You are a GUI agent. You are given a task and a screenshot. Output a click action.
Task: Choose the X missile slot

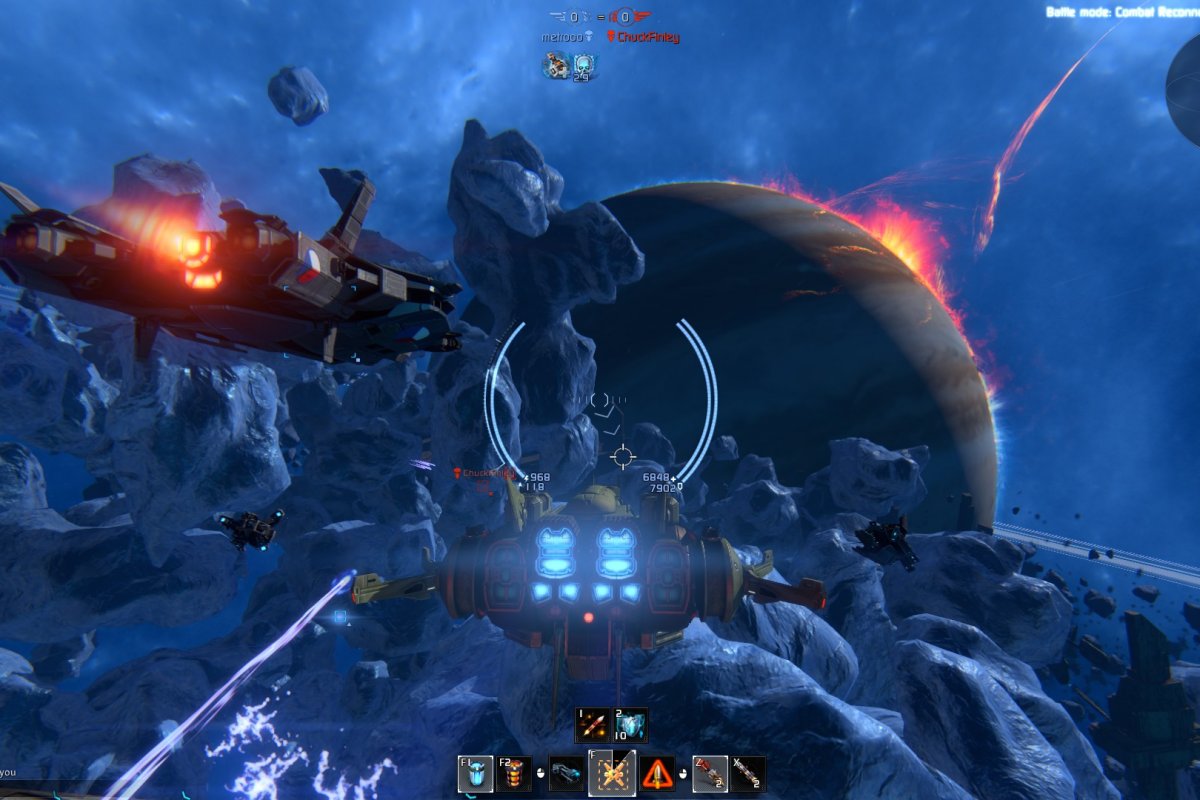747,774
